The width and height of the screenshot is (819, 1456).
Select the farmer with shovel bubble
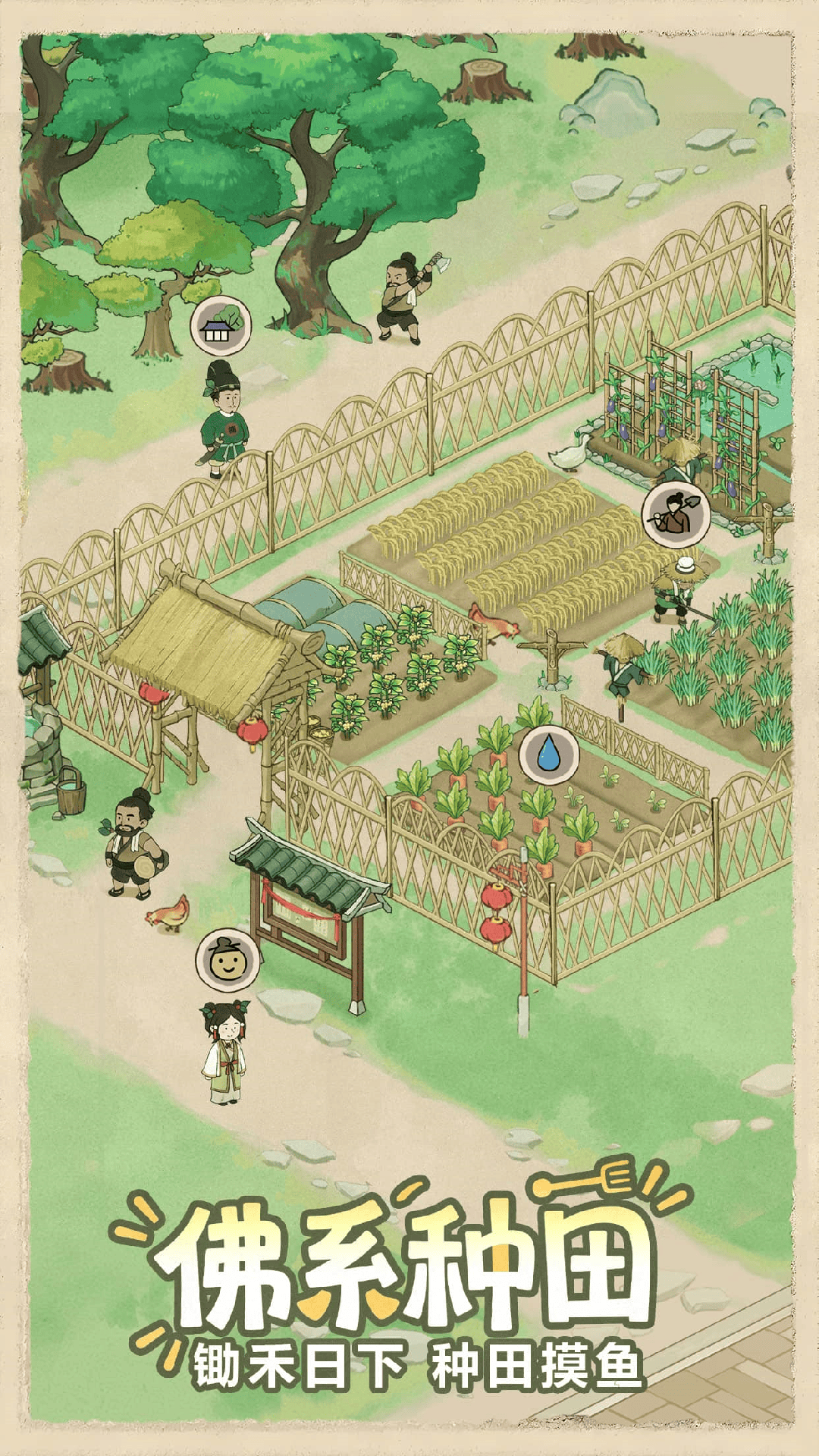676,516
